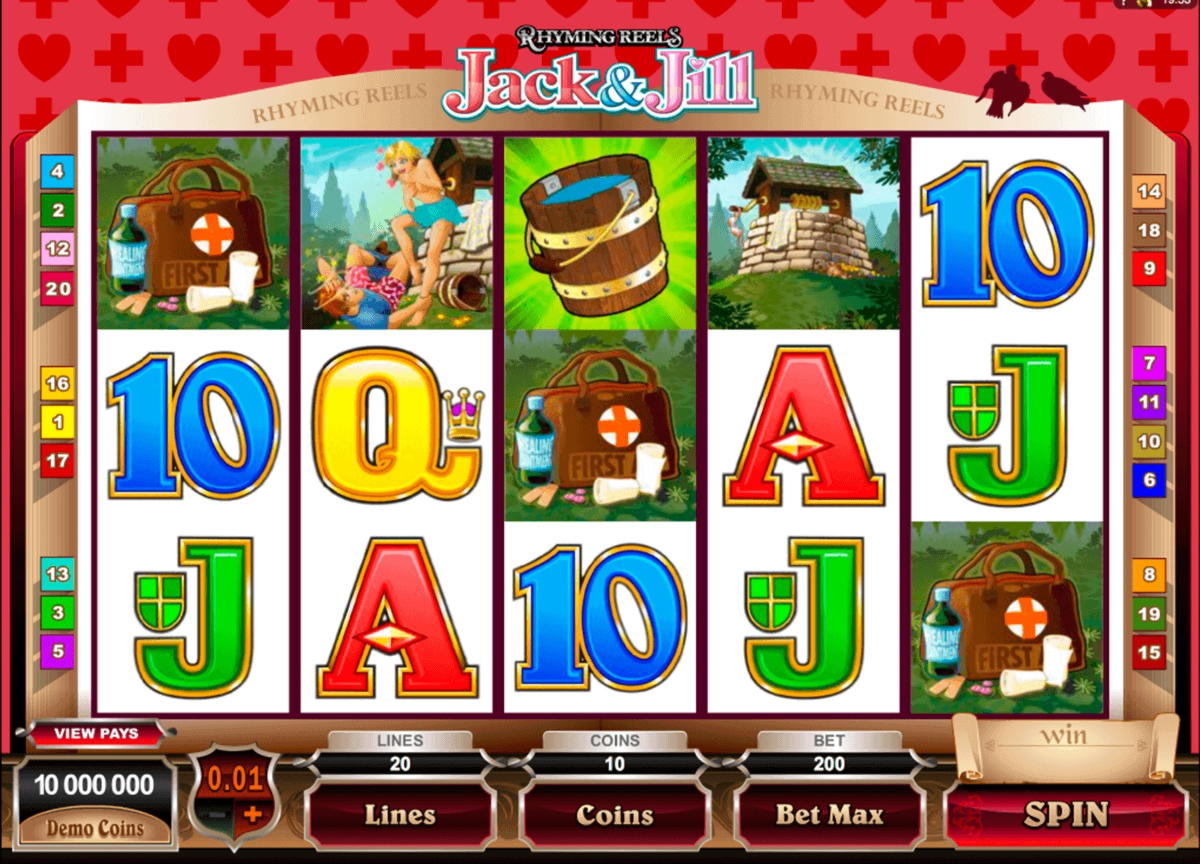Spin the reels
The width and height of the screenshot is (1200, 864).
pyautogui.click(x=1066, y=814)
